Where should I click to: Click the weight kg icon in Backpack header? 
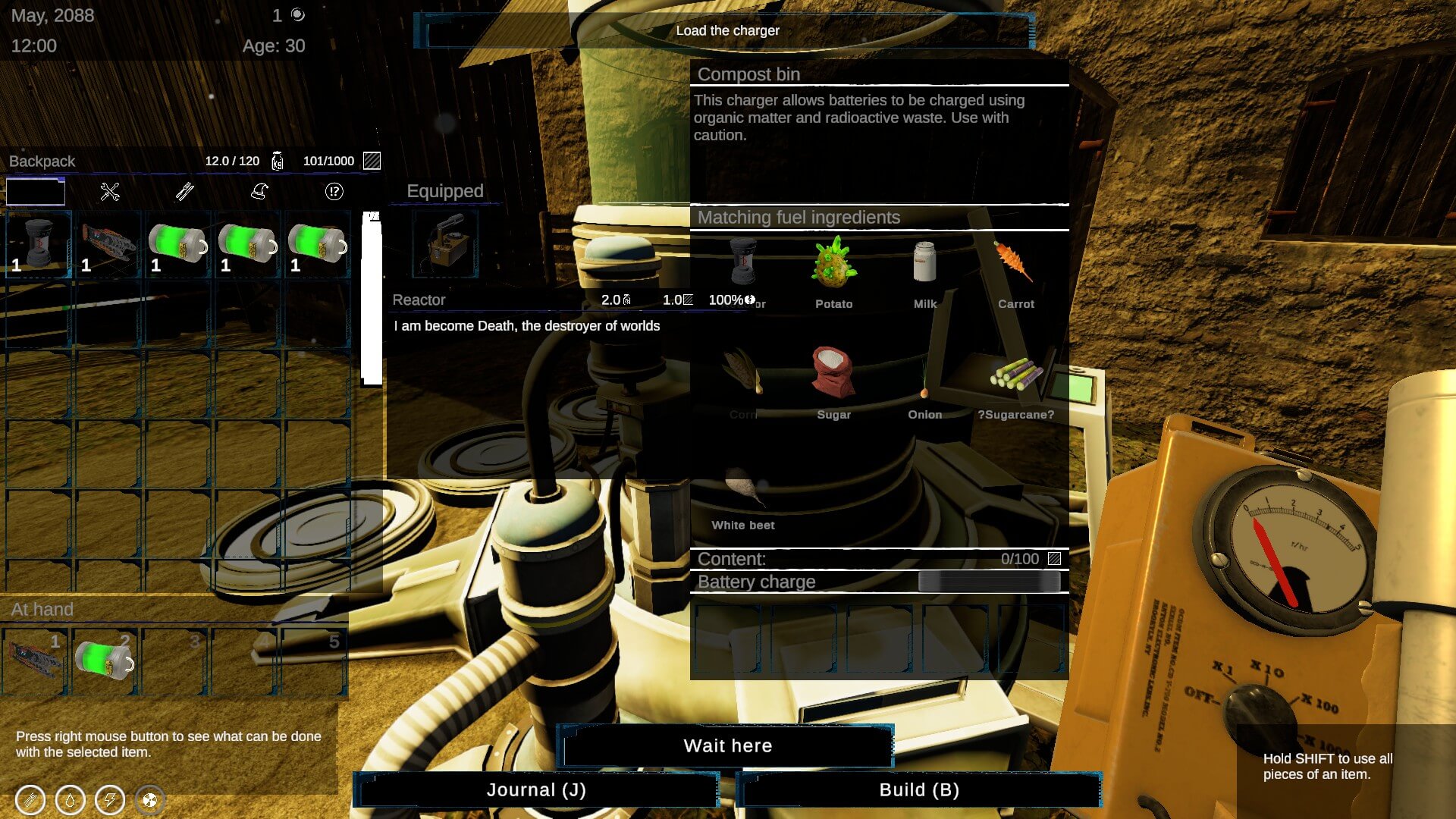278,161
